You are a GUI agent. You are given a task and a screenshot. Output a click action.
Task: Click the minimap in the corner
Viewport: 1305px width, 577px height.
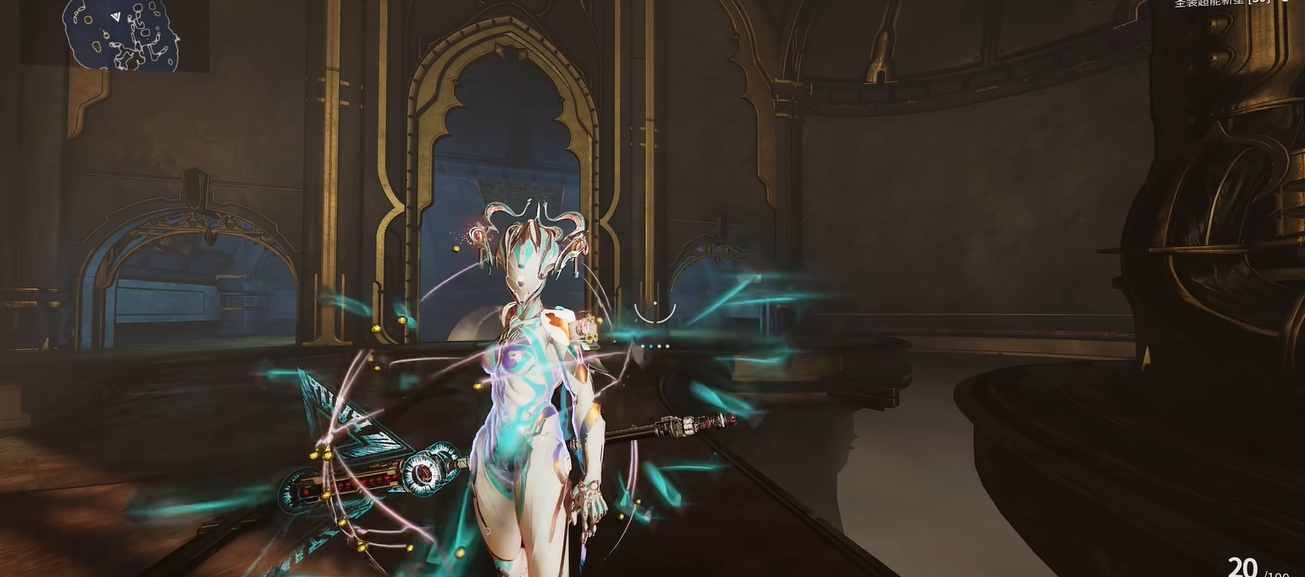120,36
